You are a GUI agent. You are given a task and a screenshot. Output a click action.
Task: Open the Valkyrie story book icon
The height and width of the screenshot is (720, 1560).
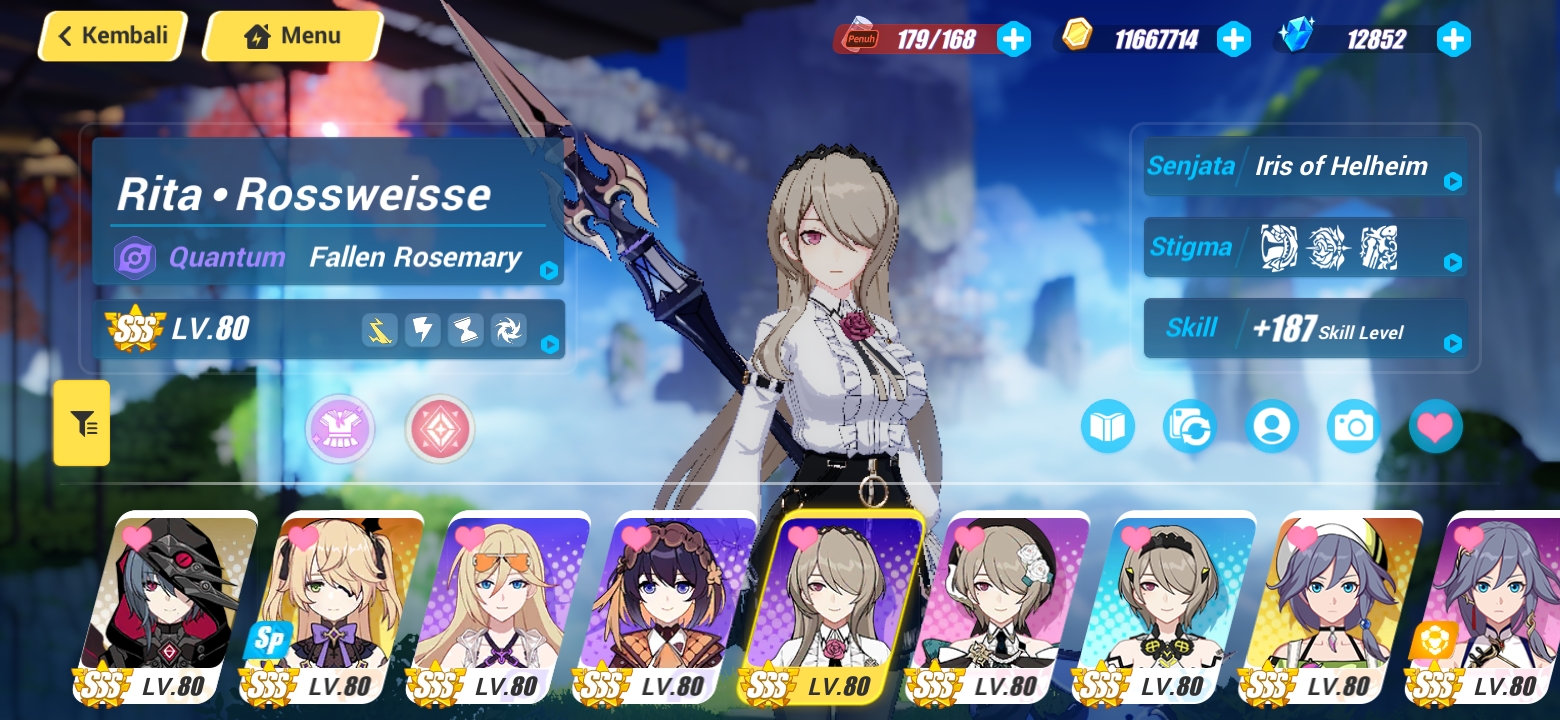click(x=1108, y=425)
